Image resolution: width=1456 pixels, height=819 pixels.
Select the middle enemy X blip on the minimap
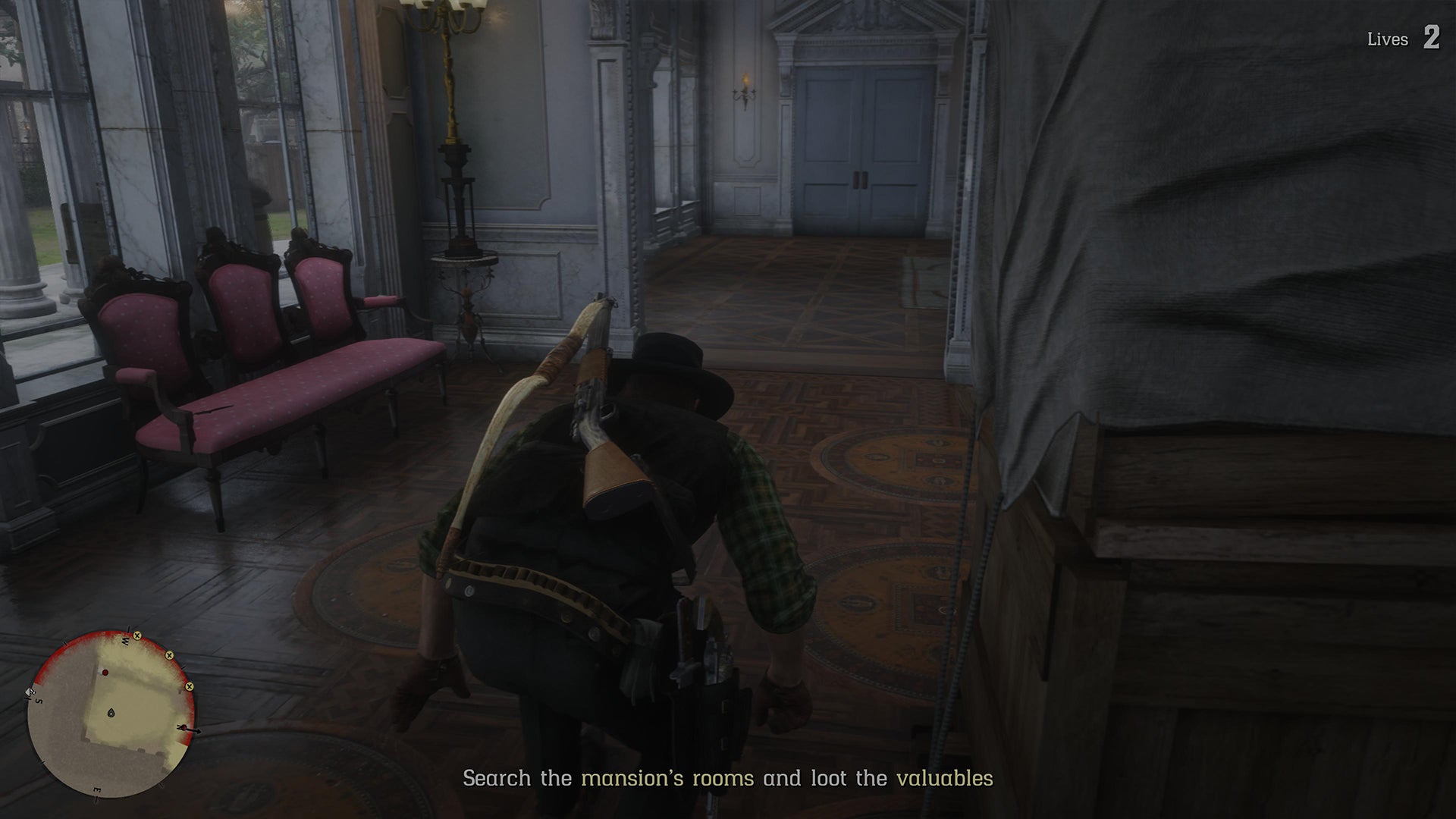point(169,656)
